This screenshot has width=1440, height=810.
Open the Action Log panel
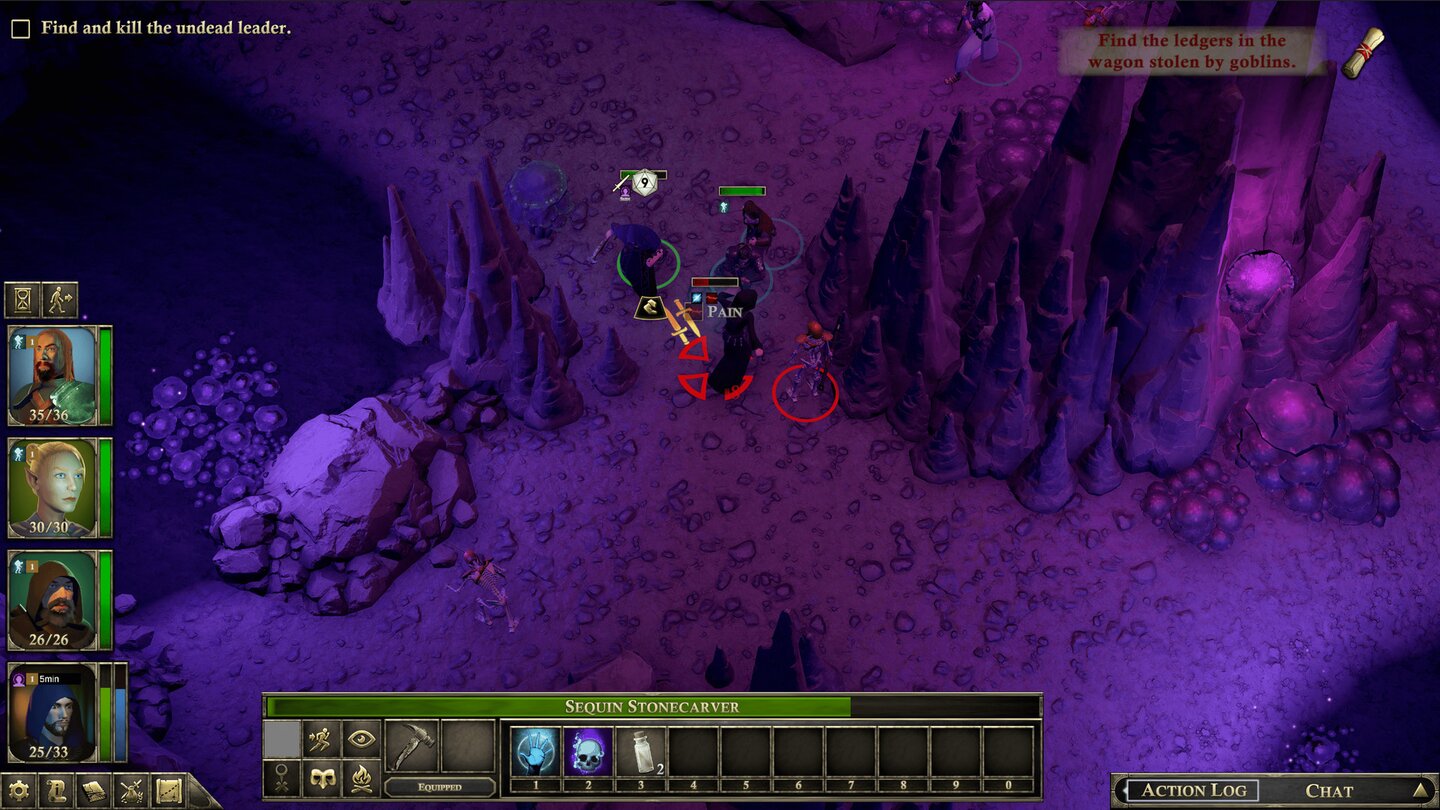[1196, 790]
